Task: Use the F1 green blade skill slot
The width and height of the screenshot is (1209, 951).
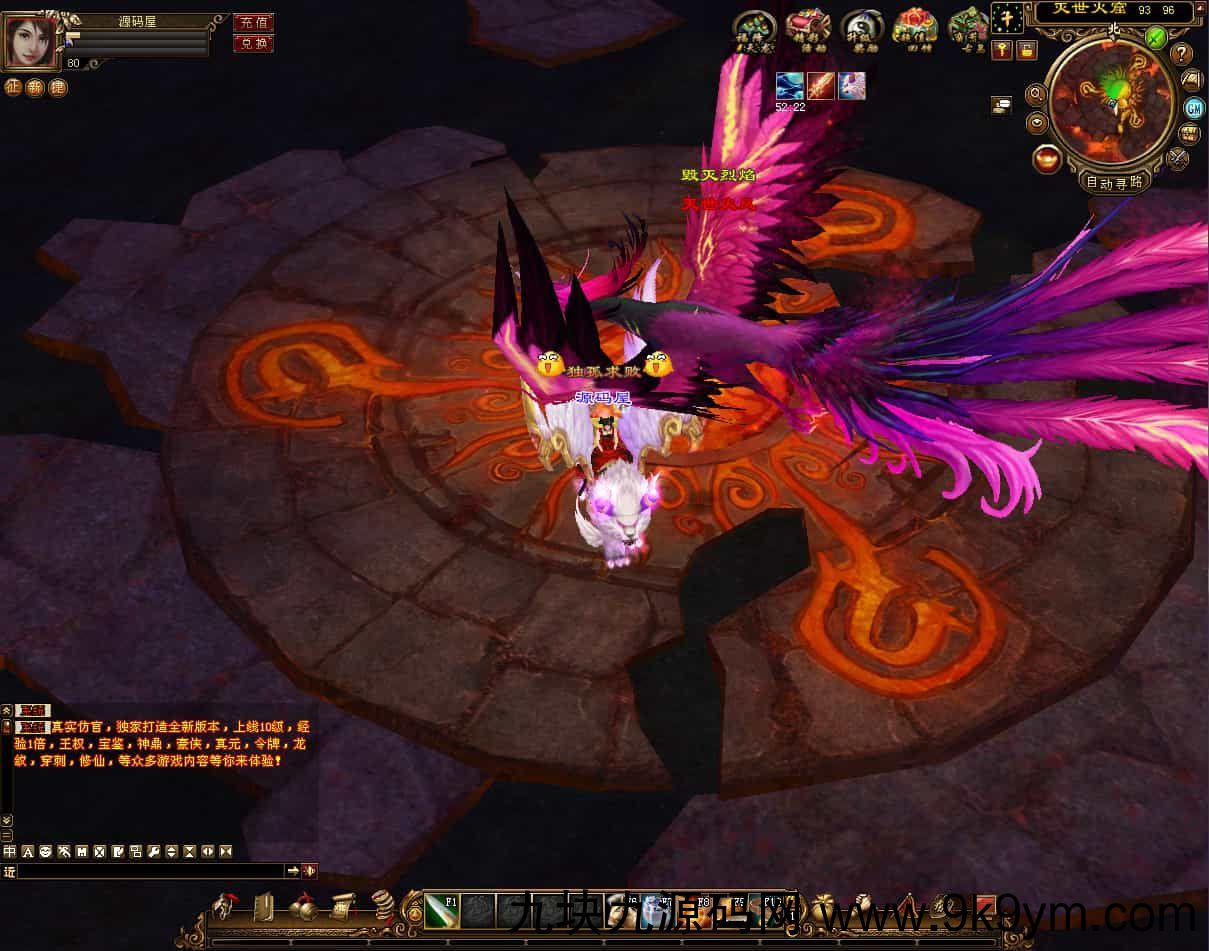Action: click(x=441, y=912)
